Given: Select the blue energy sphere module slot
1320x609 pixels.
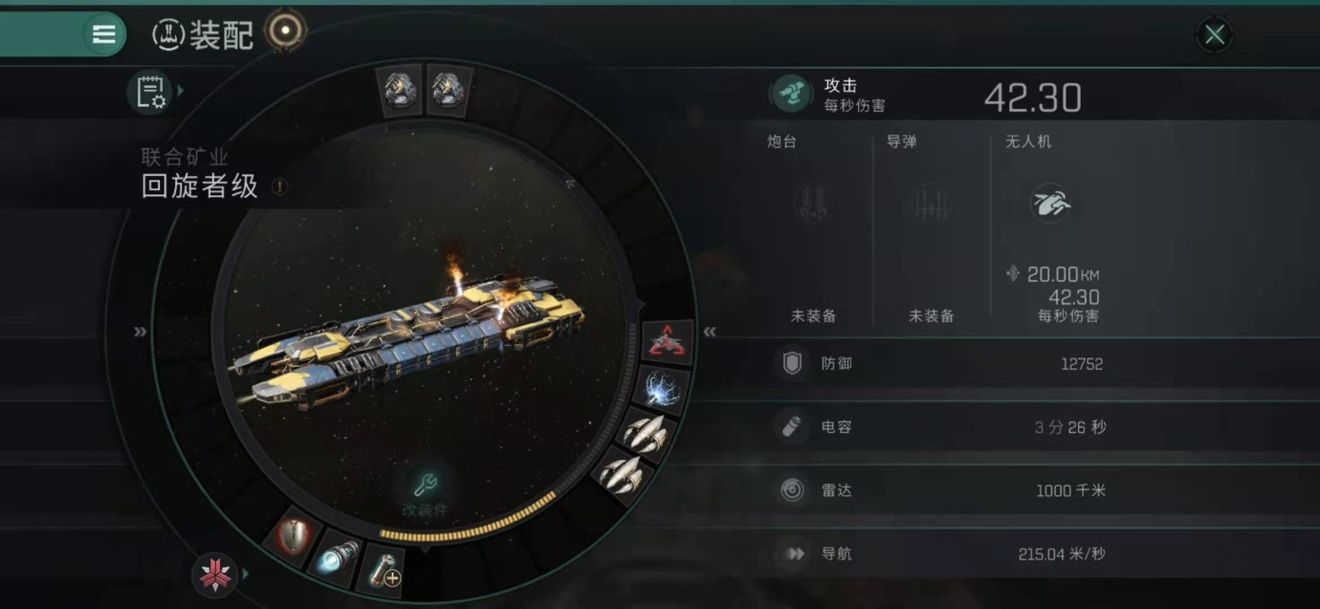Looking at the screenshot, I should pos(662,390).
